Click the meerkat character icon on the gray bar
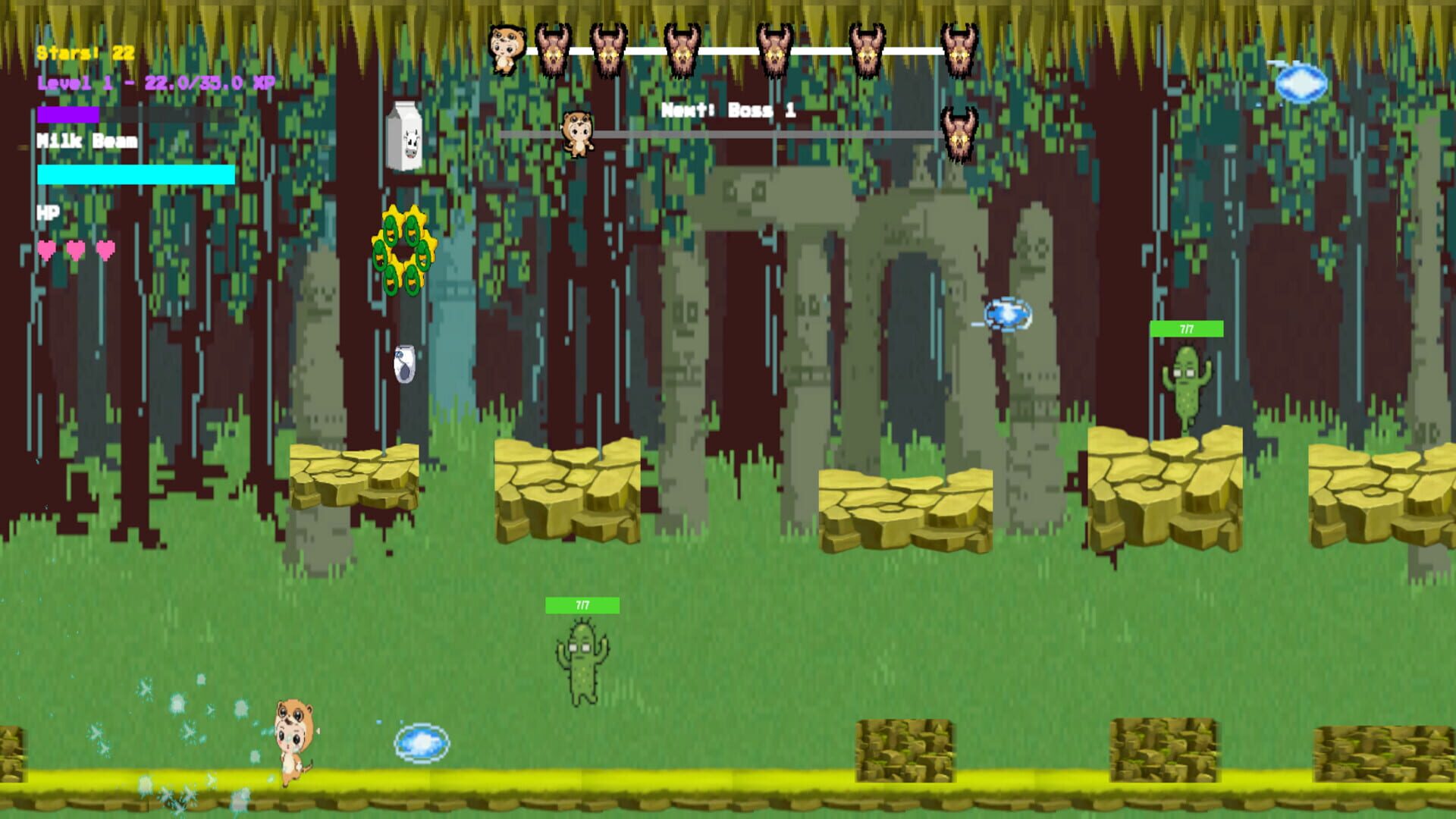The width and height of the screenshot is (1456, 819). click(x=579, y=133)
